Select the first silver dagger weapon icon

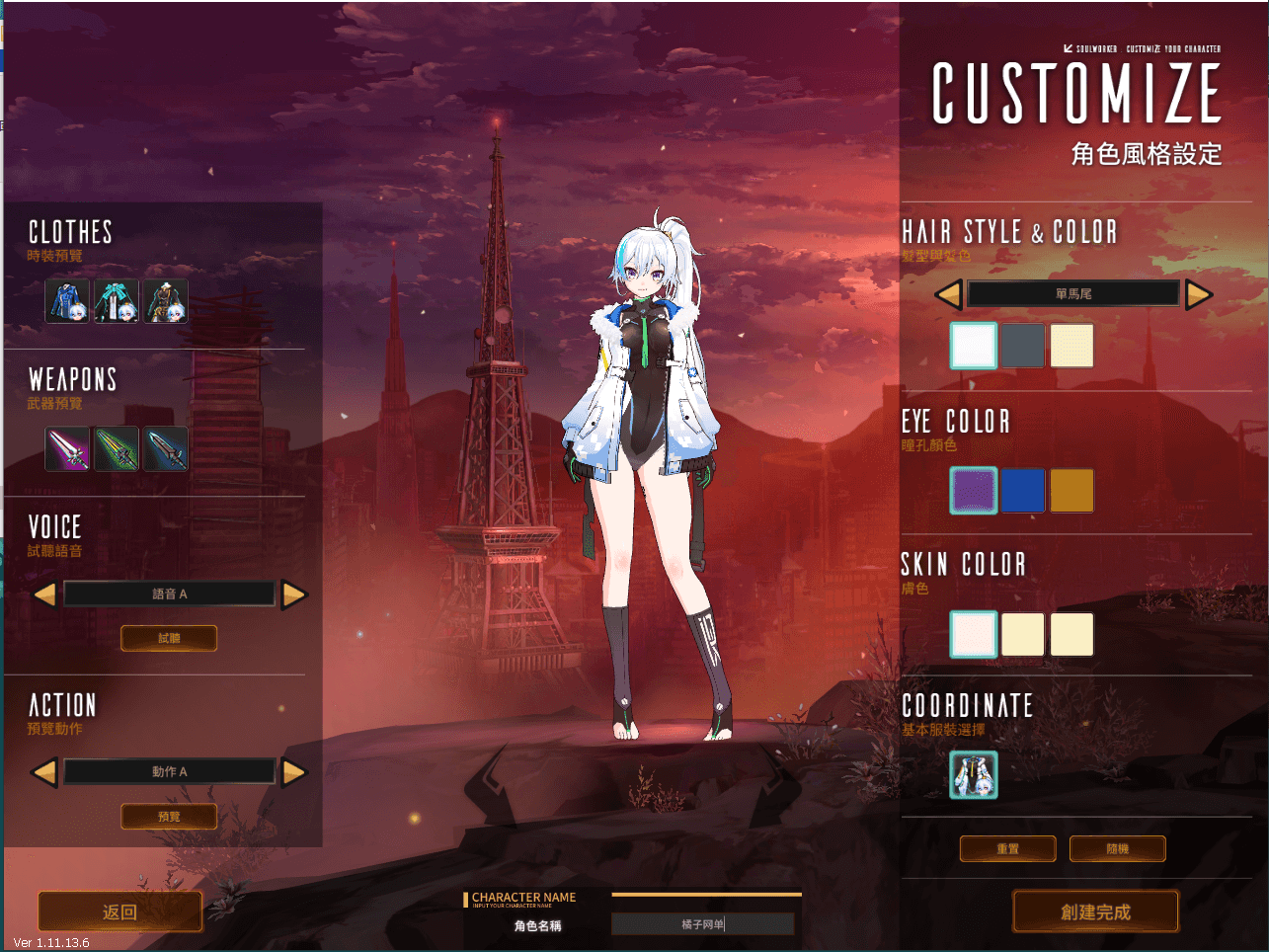[67, 447]
